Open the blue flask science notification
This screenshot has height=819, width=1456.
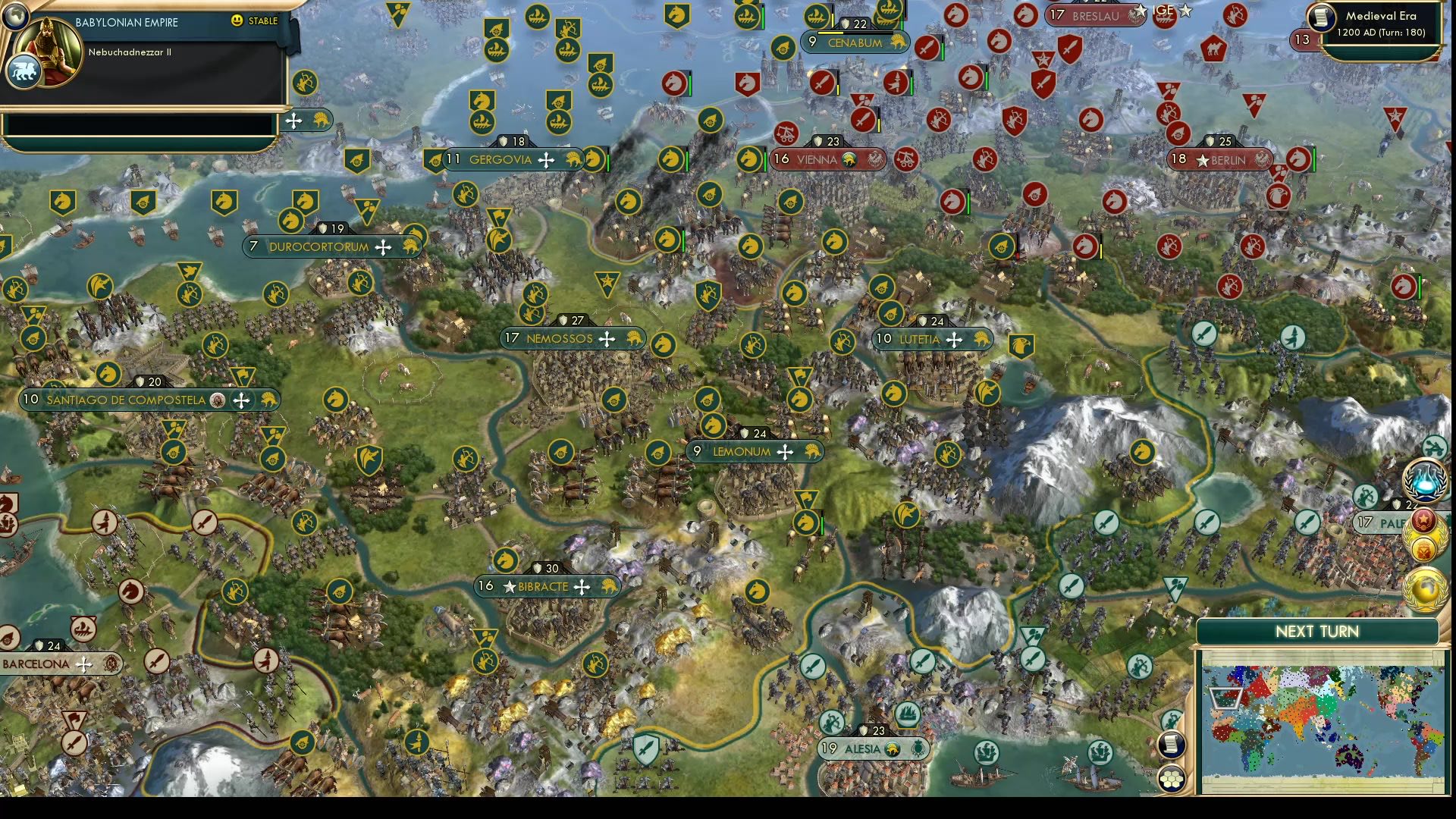(x=1425, y=481)
